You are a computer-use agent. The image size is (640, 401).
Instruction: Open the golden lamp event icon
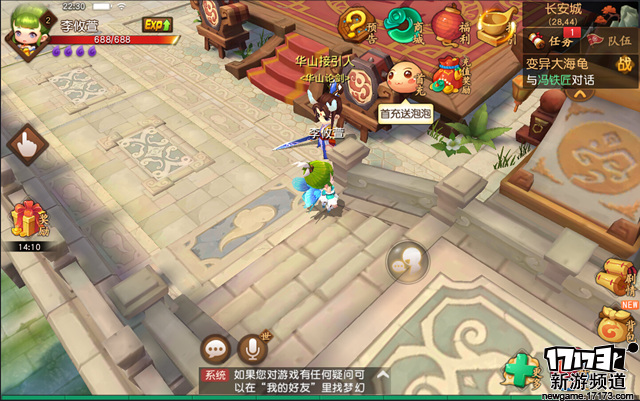pos(493,27)
